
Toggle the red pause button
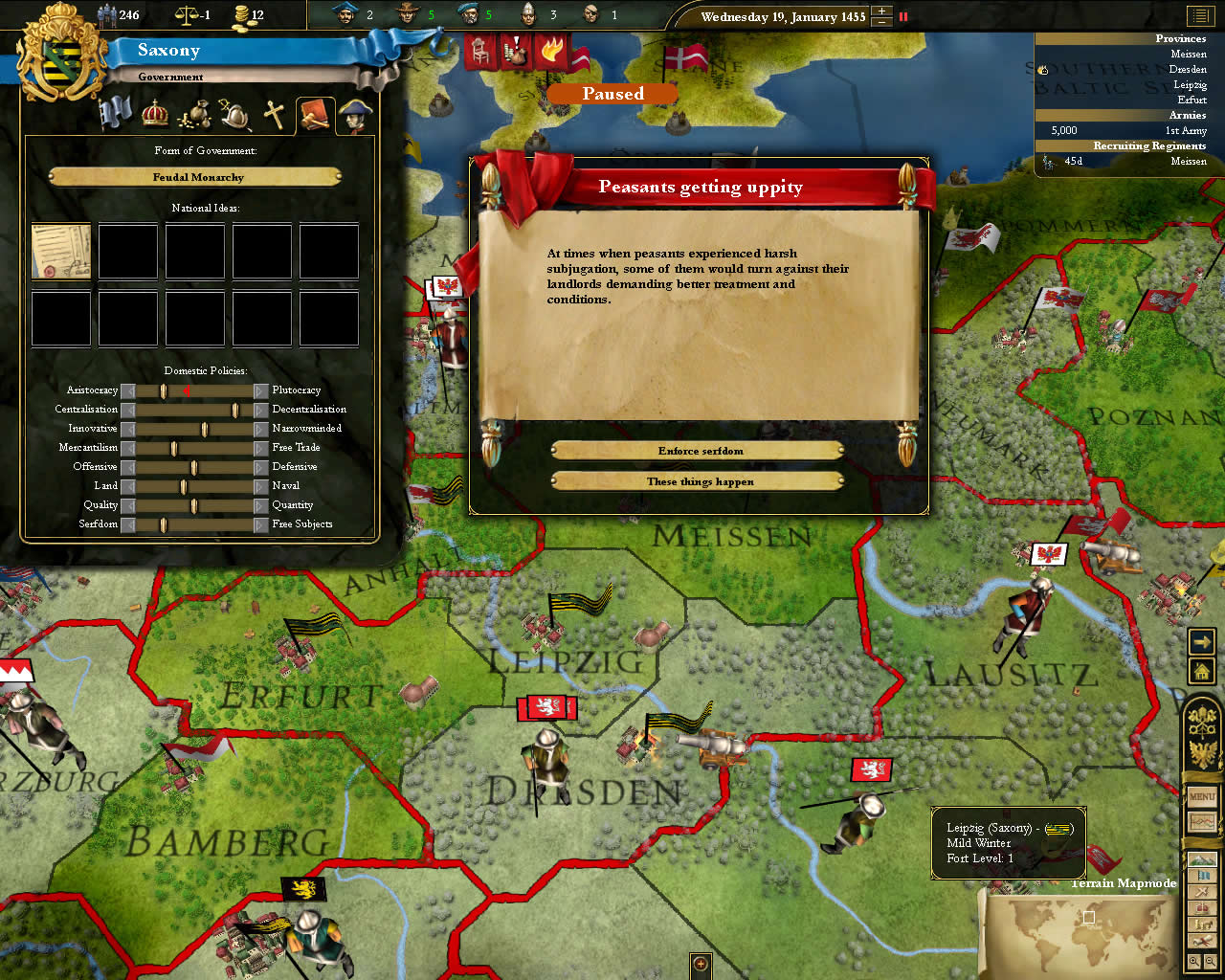(x=902, y=16)
